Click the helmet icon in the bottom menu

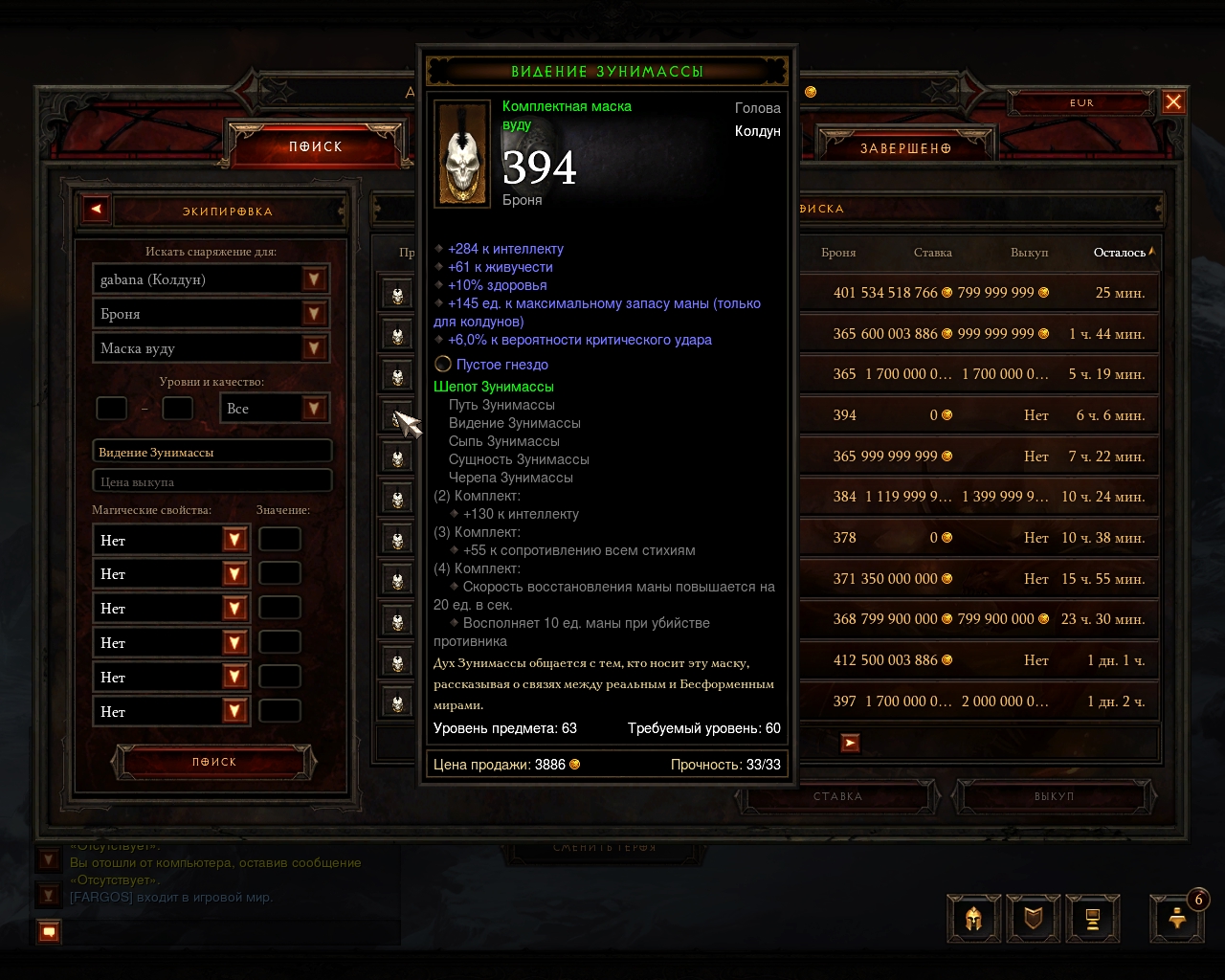[973, 920]
